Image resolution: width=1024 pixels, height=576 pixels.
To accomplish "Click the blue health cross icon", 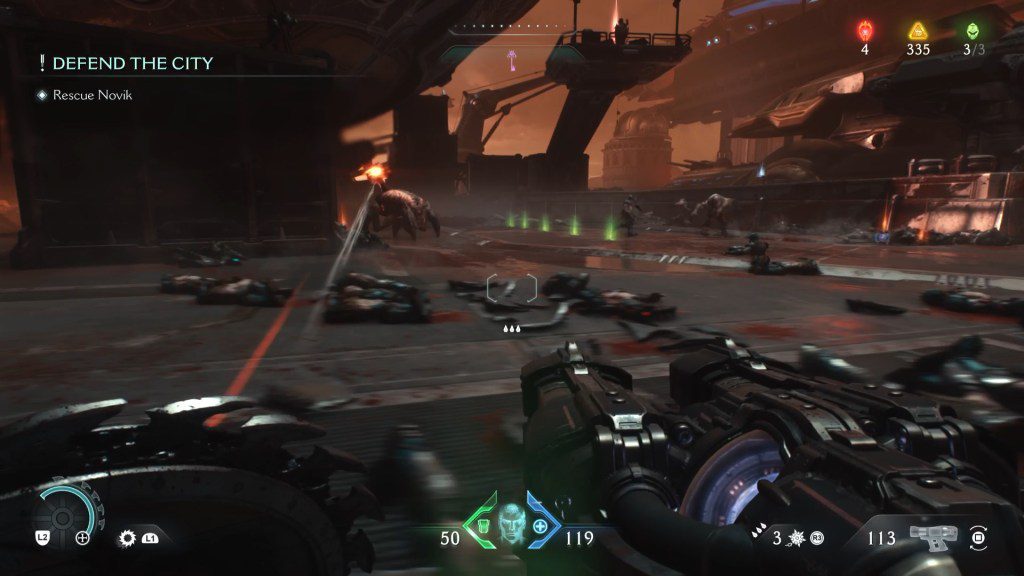I will [541, 525].
